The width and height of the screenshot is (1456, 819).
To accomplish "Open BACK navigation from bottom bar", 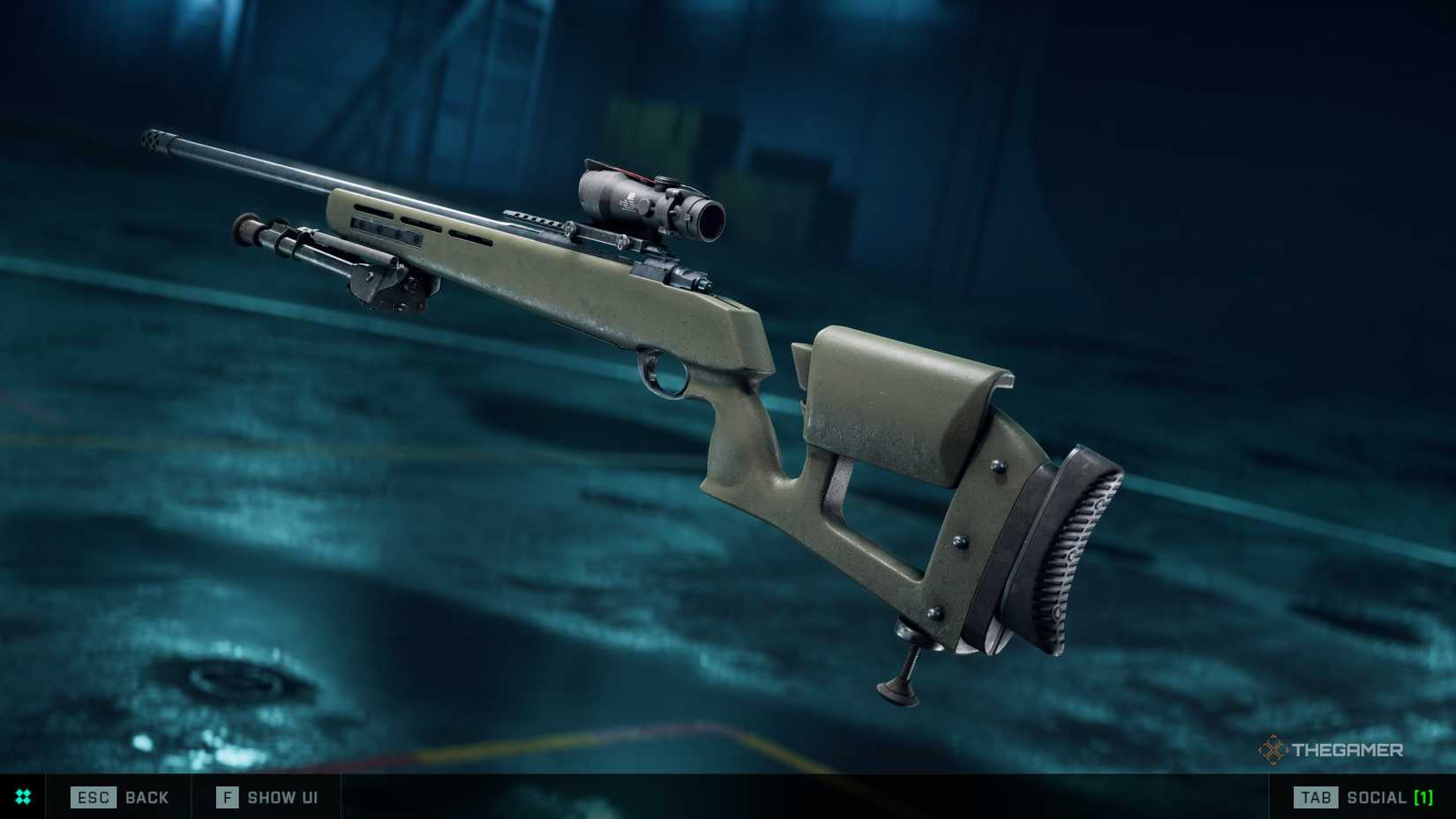I will (147, 797).
